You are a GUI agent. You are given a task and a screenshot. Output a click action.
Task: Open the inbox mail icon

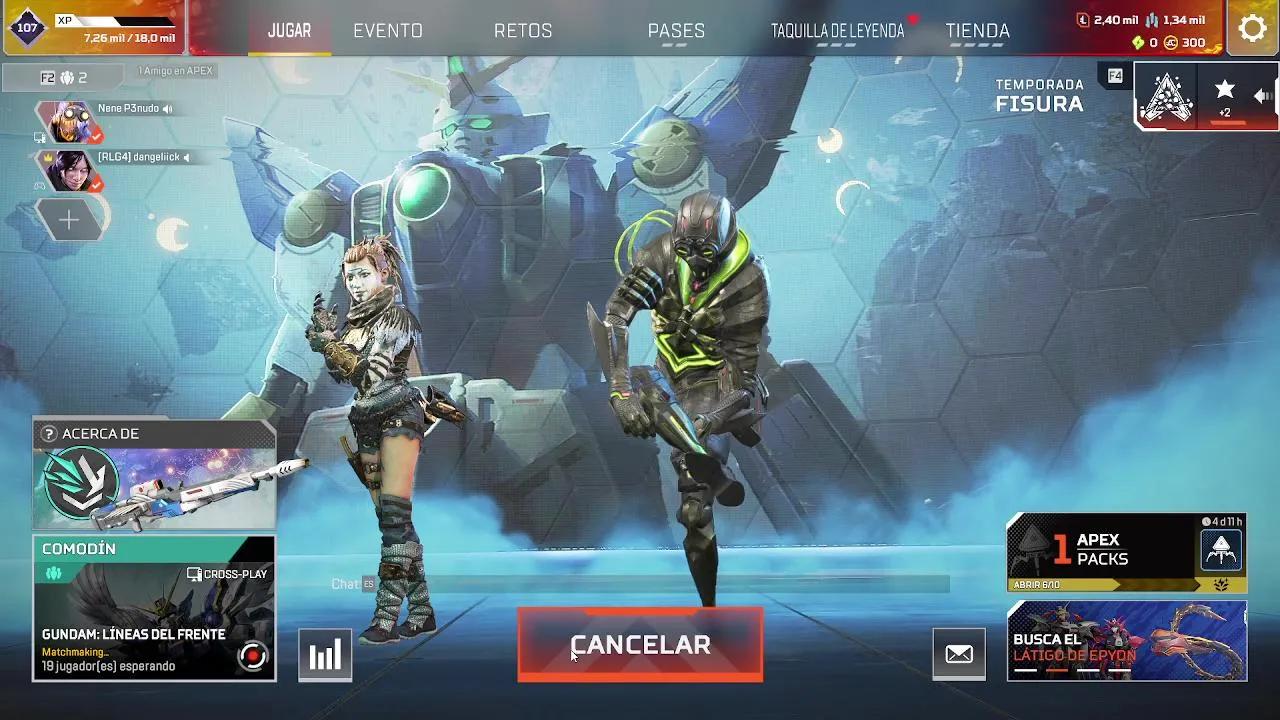(959, 654)
